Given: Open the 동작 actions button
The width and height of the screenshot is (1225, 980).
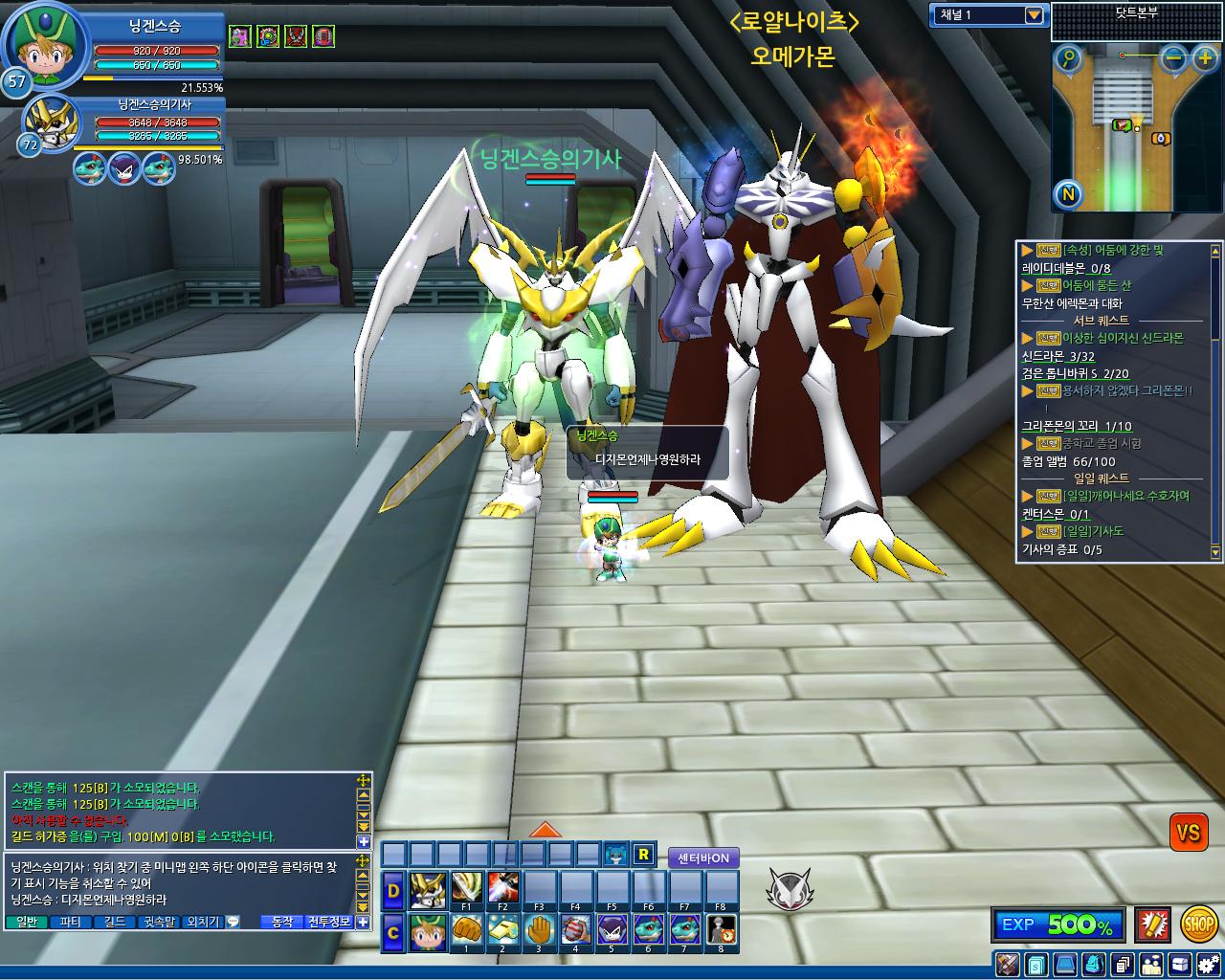Looking at the screenshot, I should 282,922.
